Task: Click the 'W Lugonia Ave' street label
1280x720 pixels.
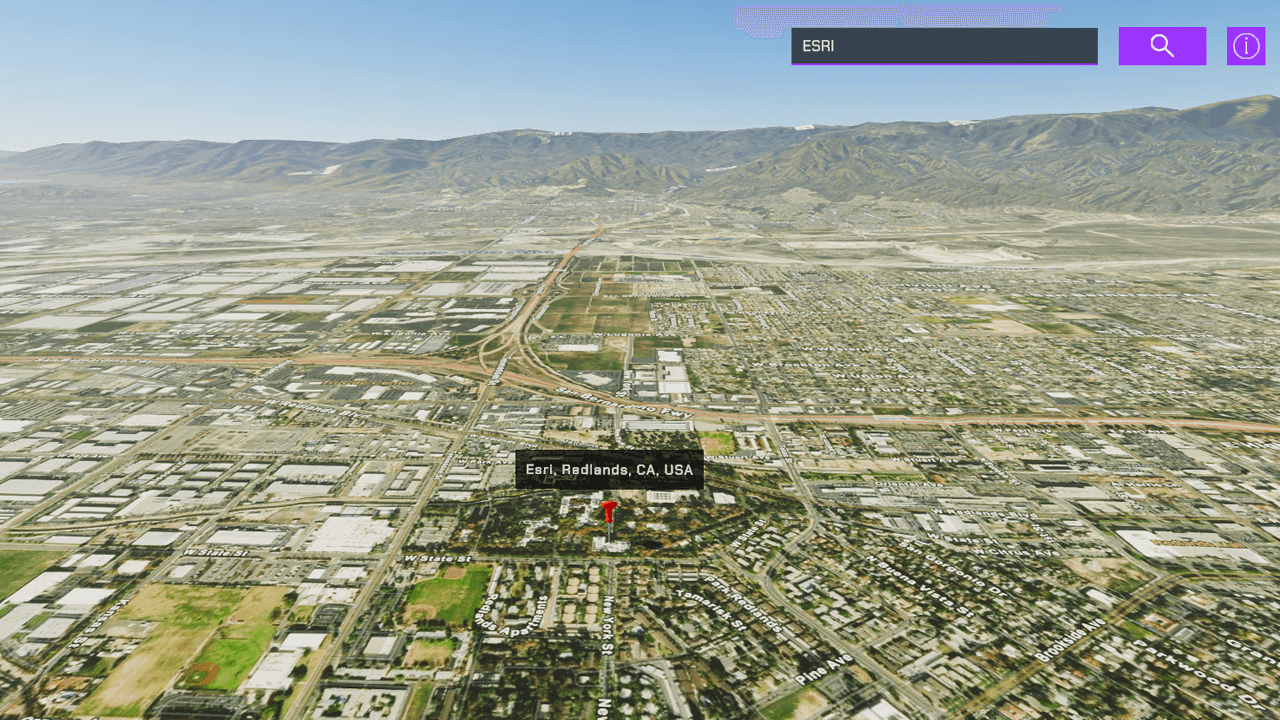Action: [634, 333]
